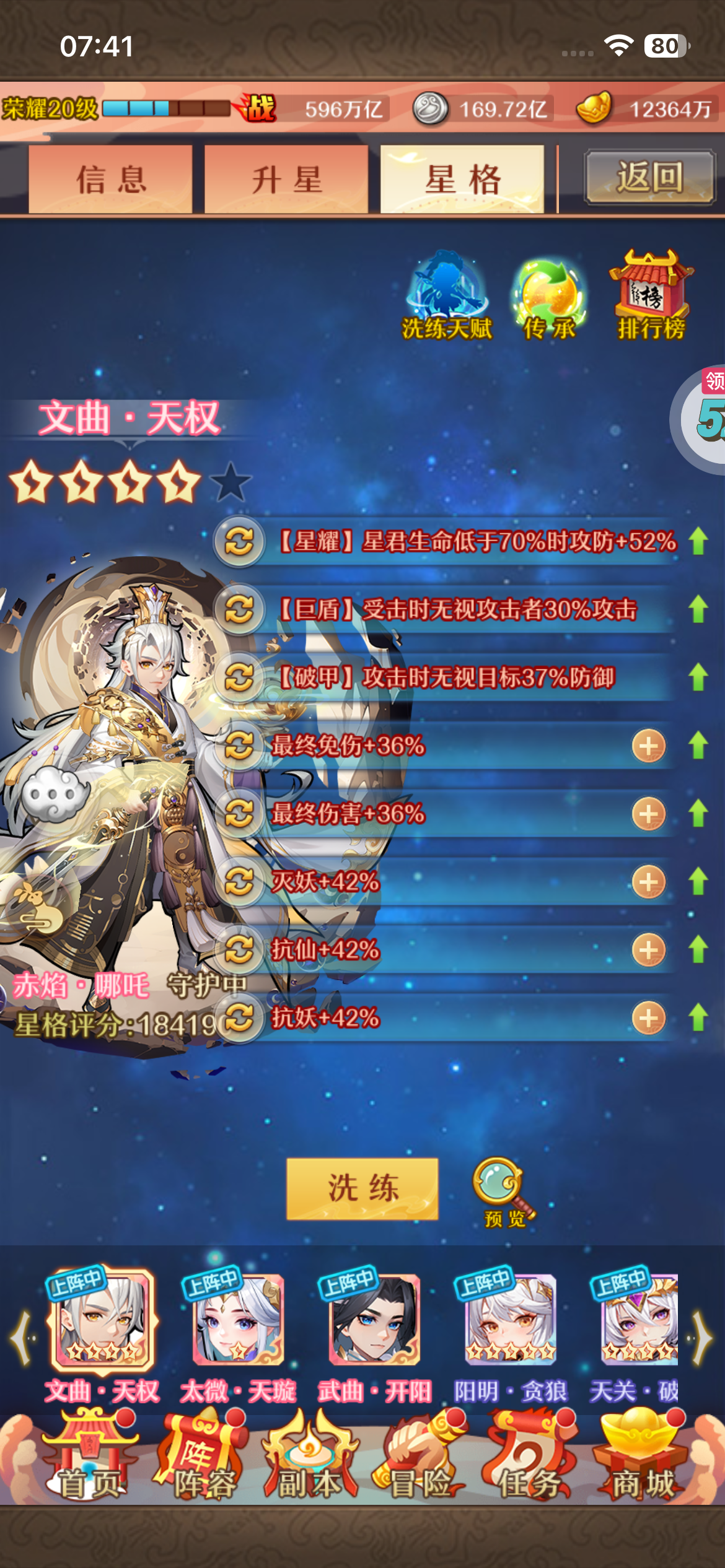Viewport: 725px width, 1568px height.
Task: Open the 升星 tab
Action: (286, 180)
